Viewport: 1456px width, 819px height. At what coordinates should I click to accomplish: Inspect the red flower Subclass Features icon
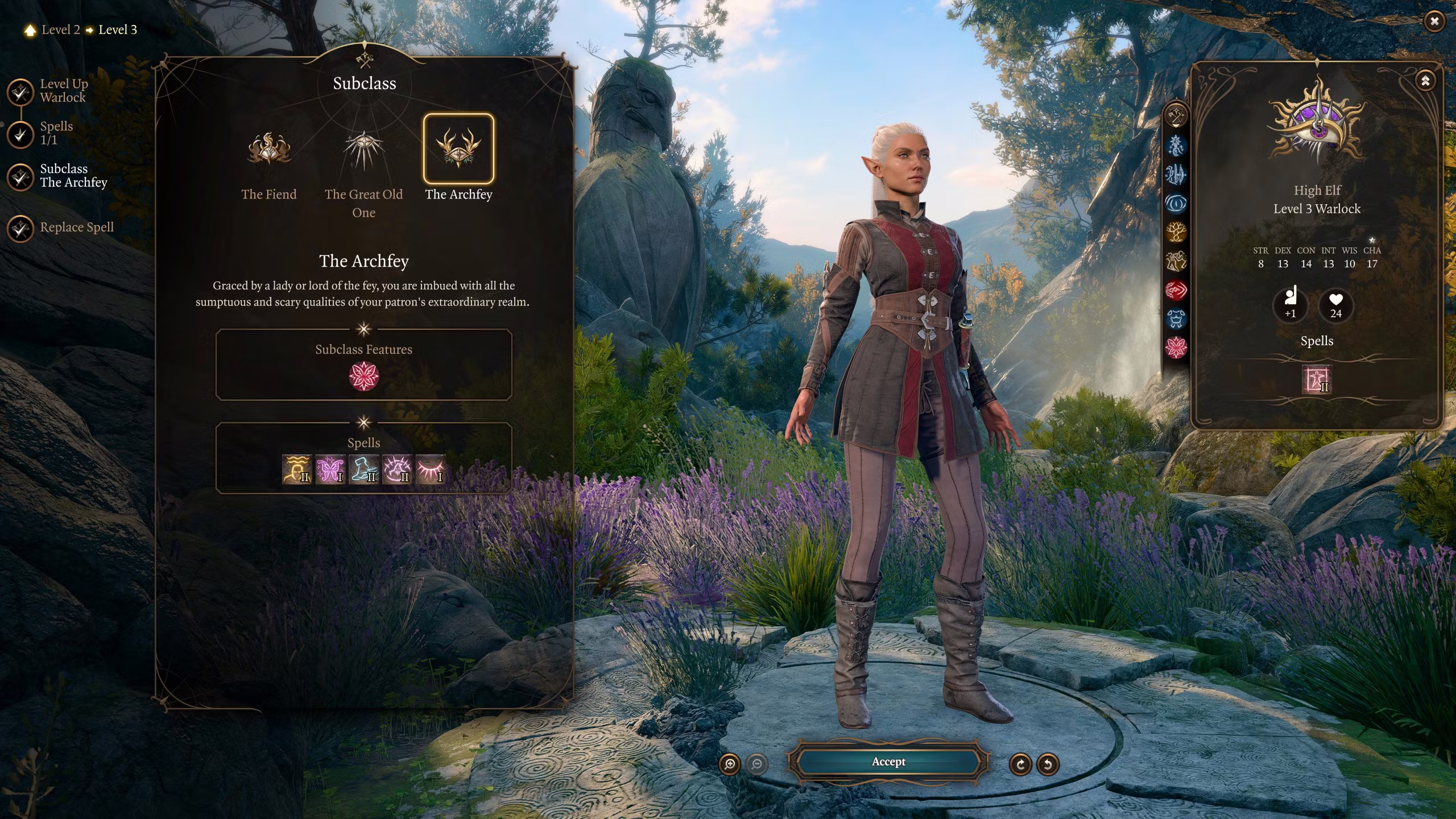[363, 376]
